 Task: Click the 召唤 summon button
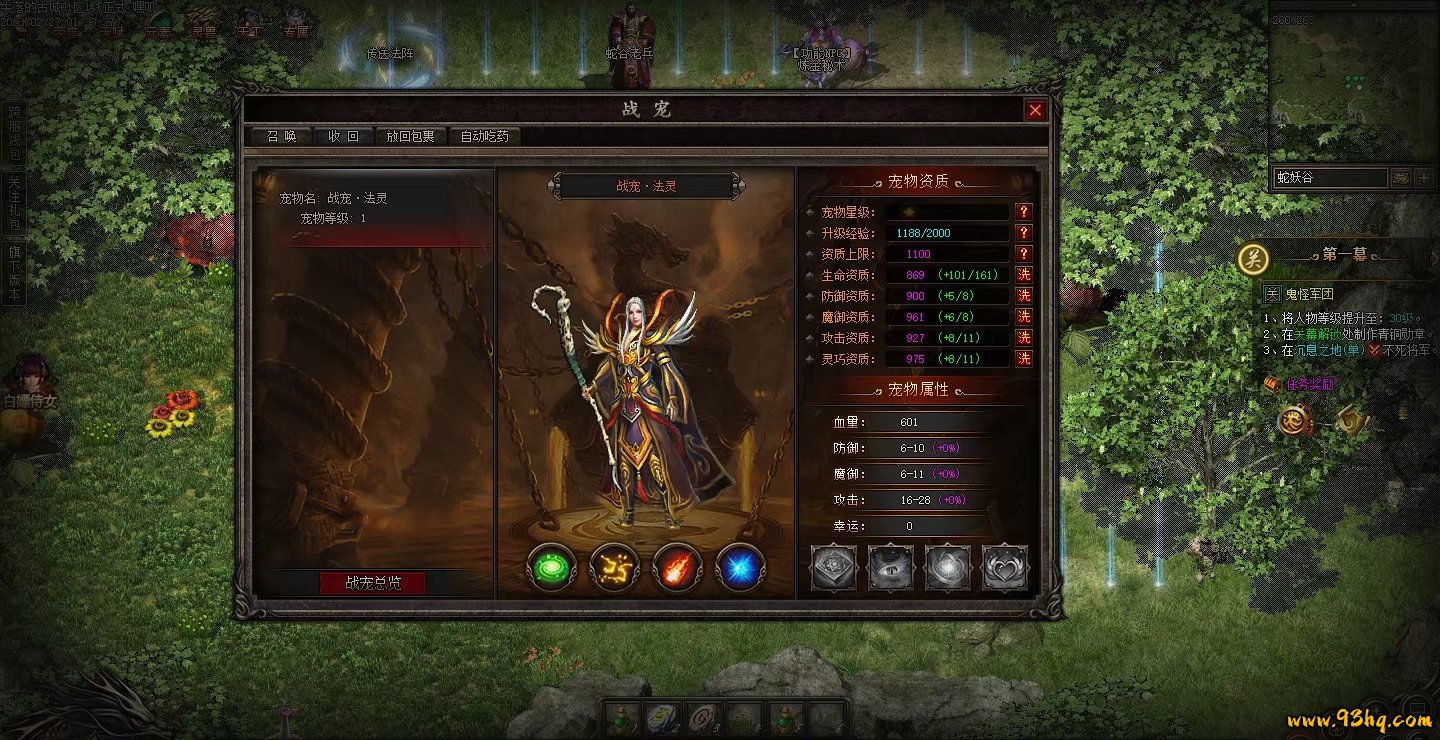275,136
